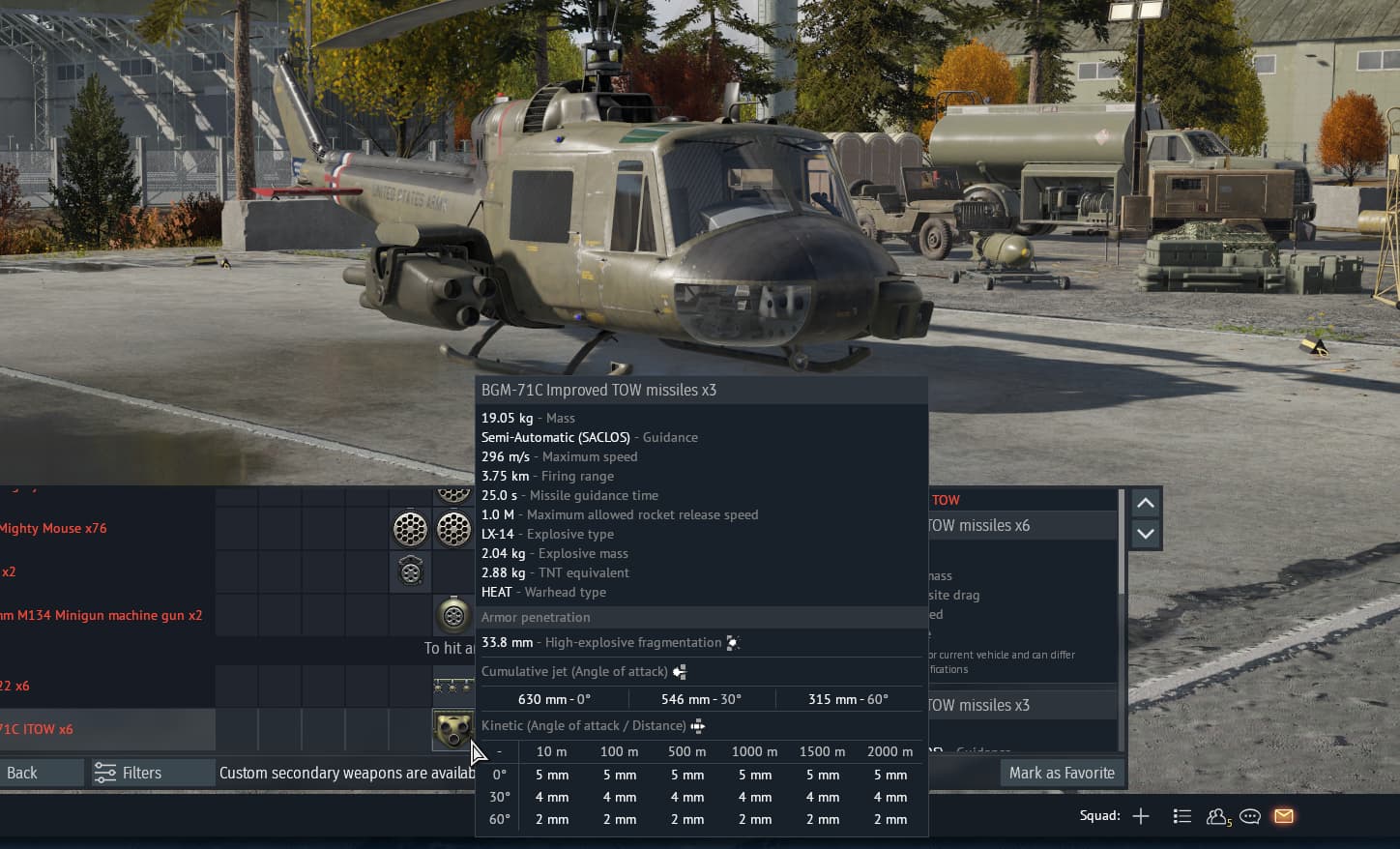Select the Mighty Mouse rocket pod icon
This screenshot has height=849, width=1400.
click(410, 528)
